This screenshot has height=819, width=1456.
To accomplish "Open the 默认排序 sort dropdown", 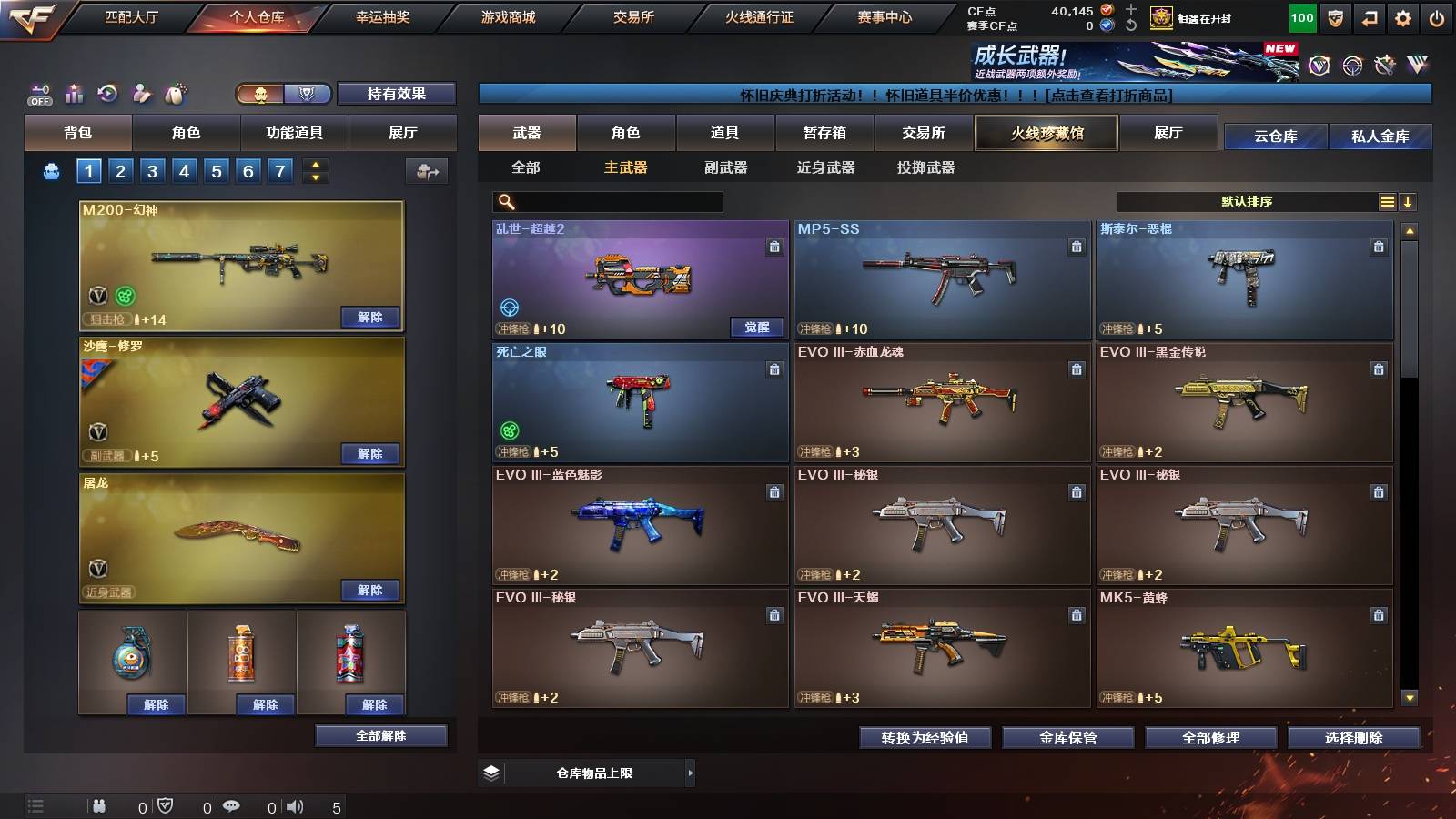I will pos(1247,201).
